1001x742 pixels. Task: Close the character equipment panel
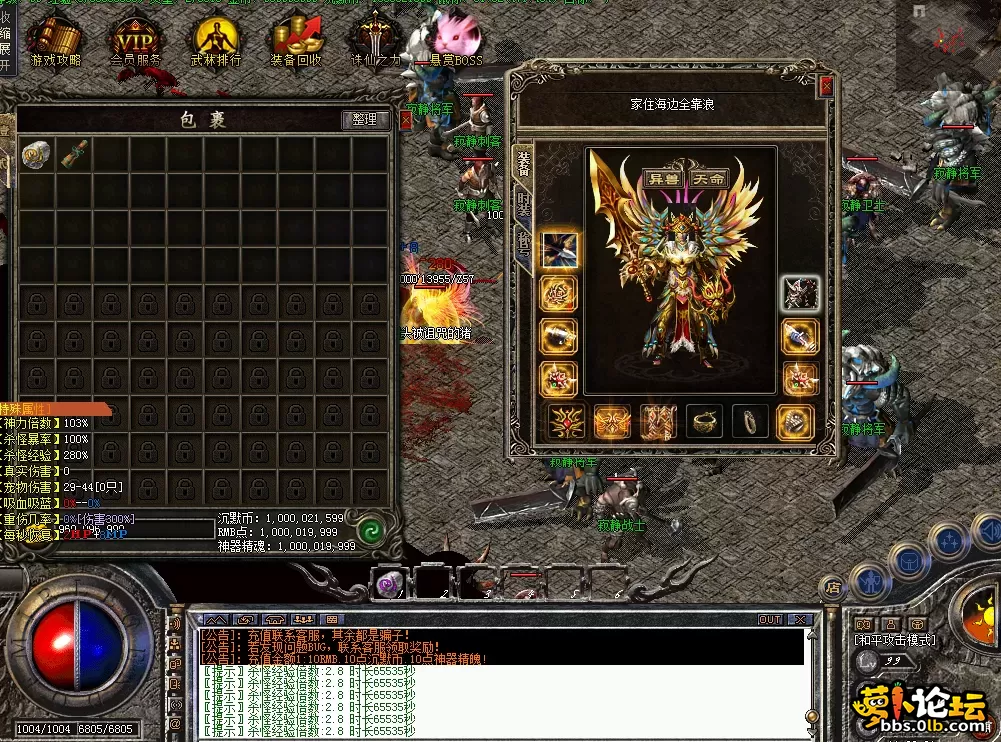click(x=826, y=86)
